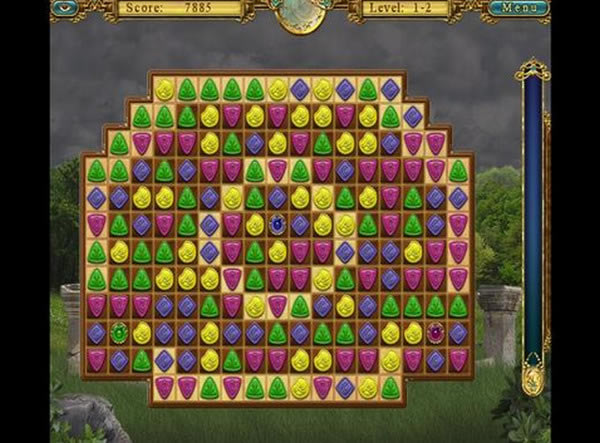Viewport: 600px width, 443px height.
Task: Select the blue scarab gem tile
Action: [x=277, y=225]
